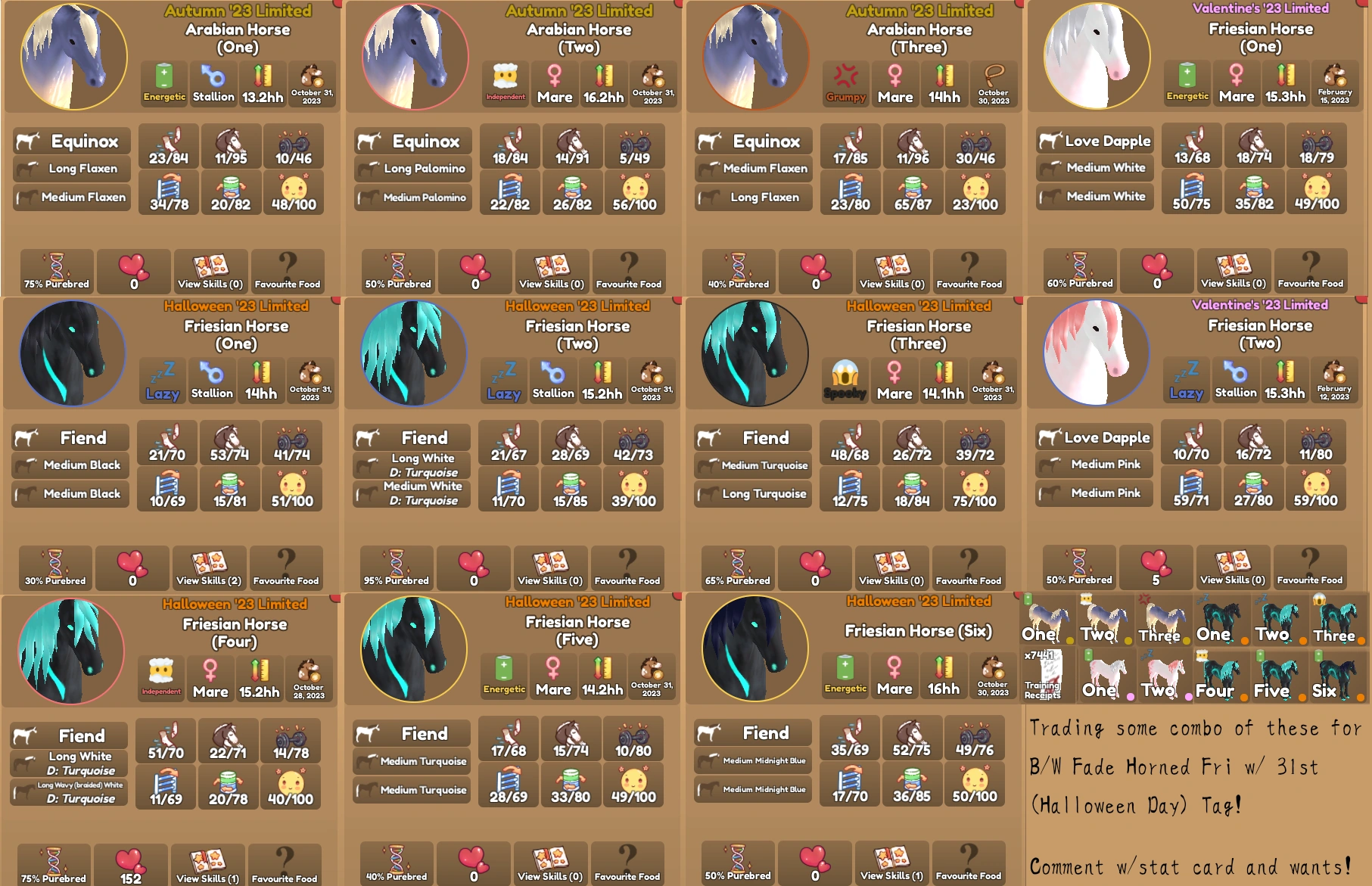Open View Skills (1) on Friesian Horse Four

coord(209,864)
